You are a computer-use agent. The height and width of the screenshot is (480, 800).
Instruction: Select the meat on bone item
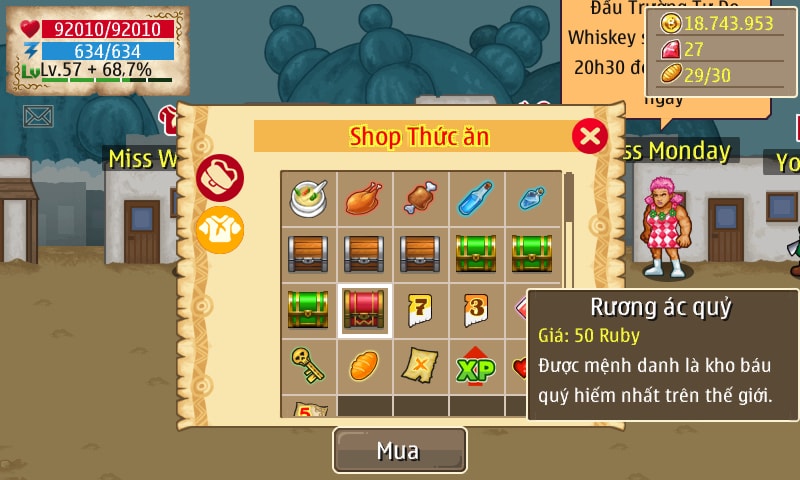(420, 197)
